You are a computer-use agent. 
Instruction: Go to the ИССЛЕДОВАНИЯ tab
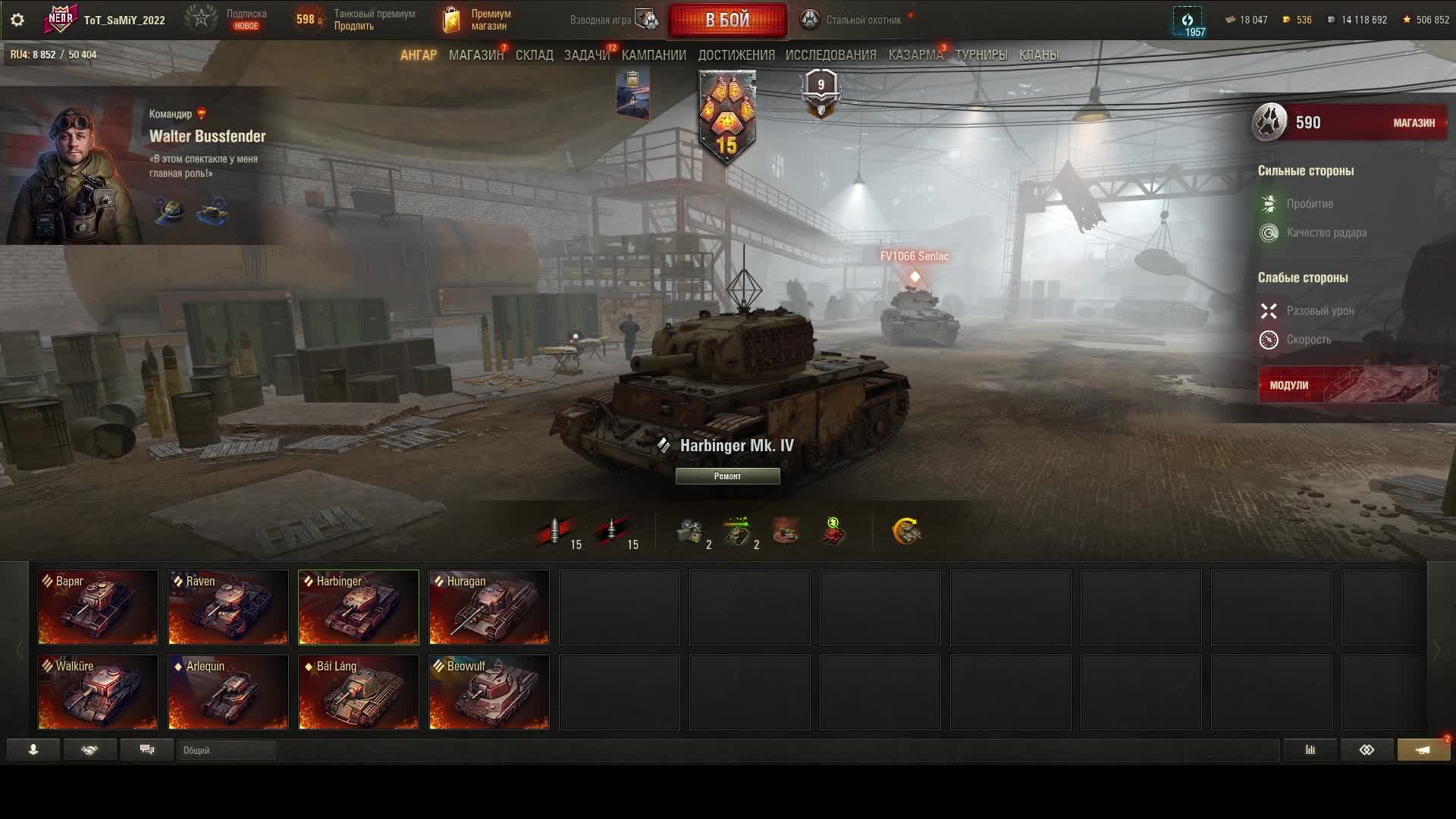(830, 55)
